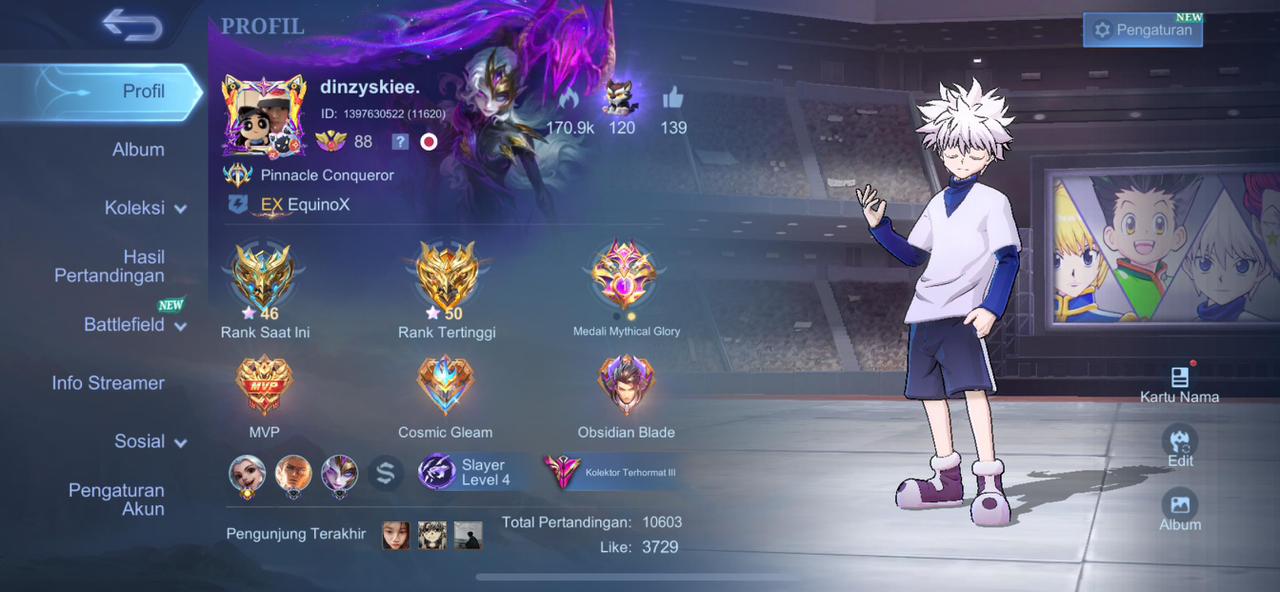Viewport: 1280px width, 592px height.
Task: Select the Slayer Level 4 badge
Action: pyautogui.click(x=467, y=472)
